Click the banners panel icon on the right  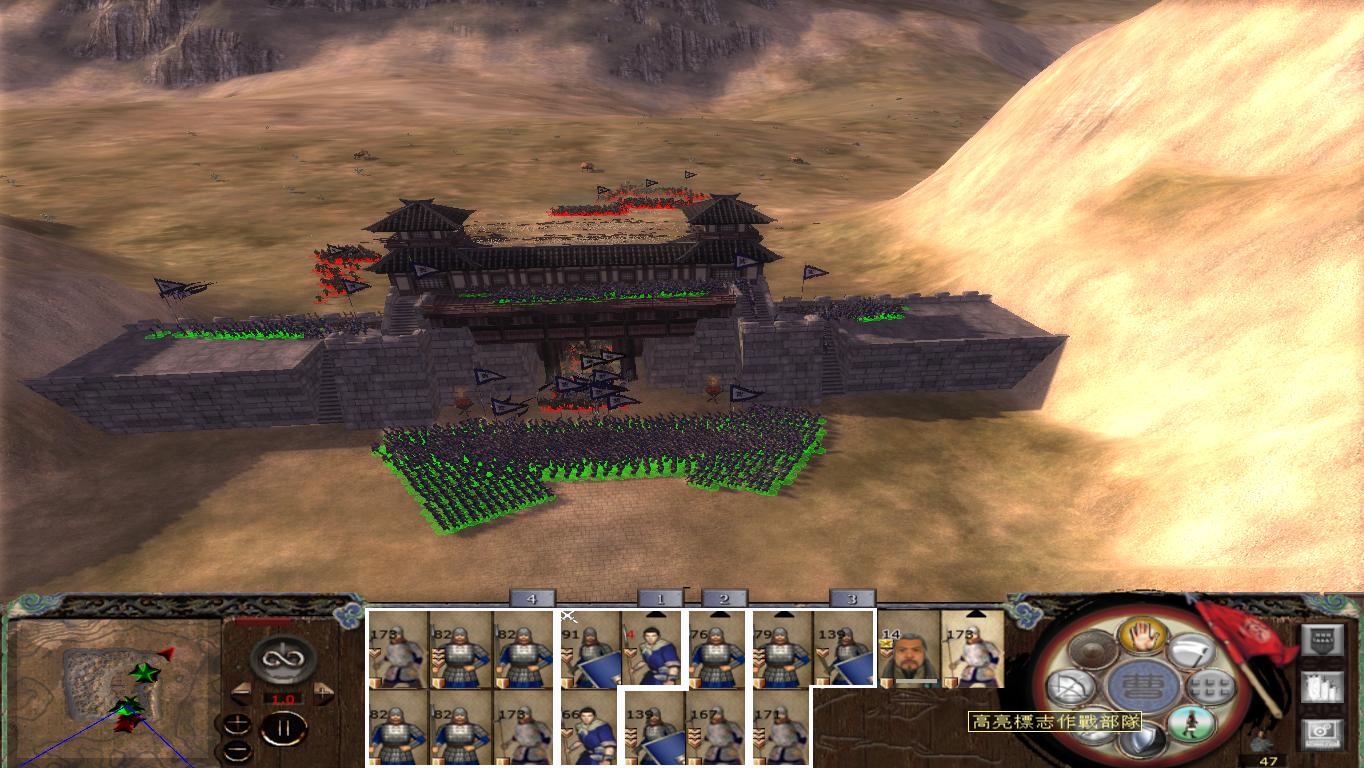coord(1322,687)
